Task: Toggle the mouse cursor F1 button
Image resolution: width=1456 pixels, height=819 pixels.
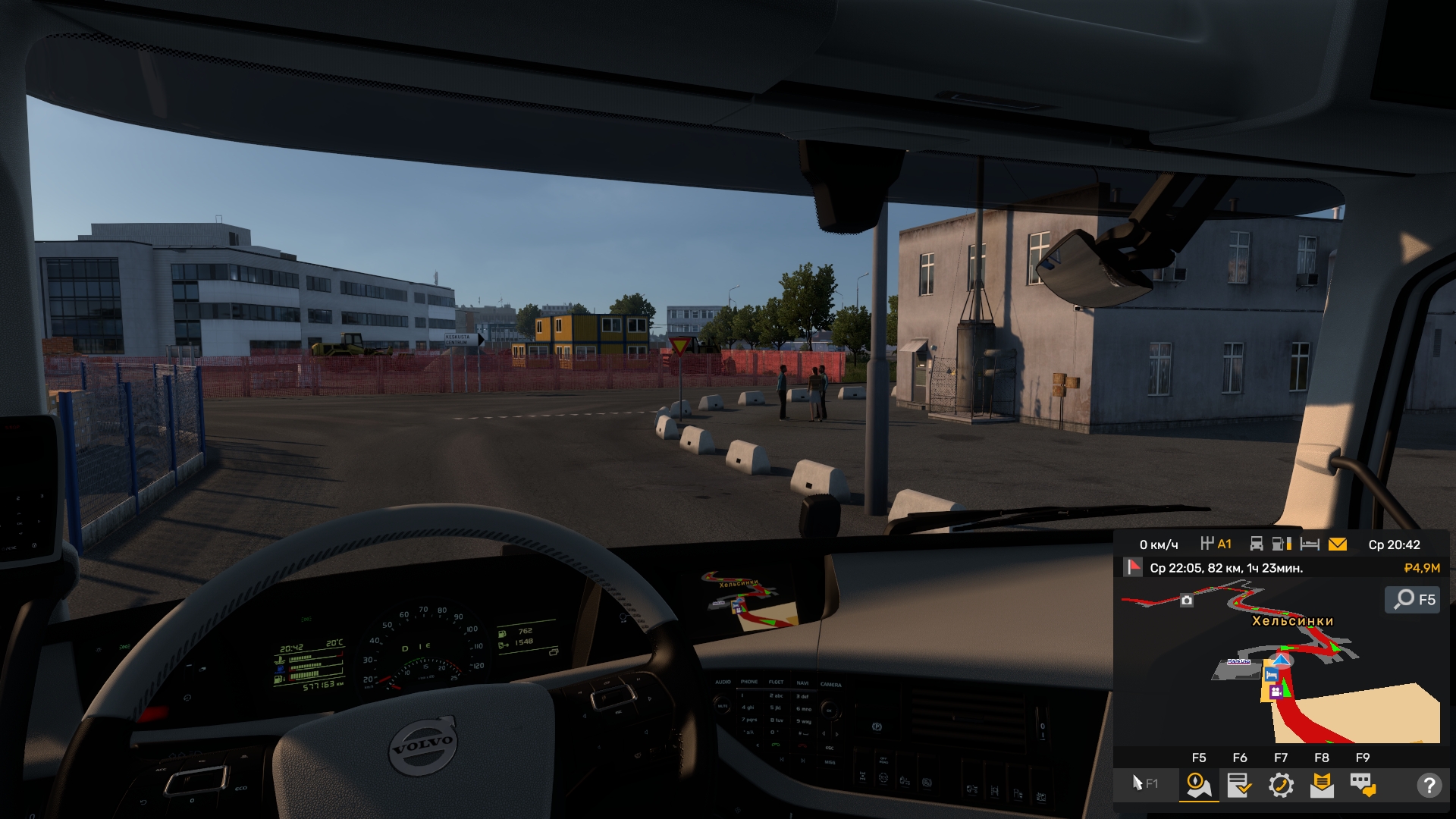Action: click(x=1144, y=783)
